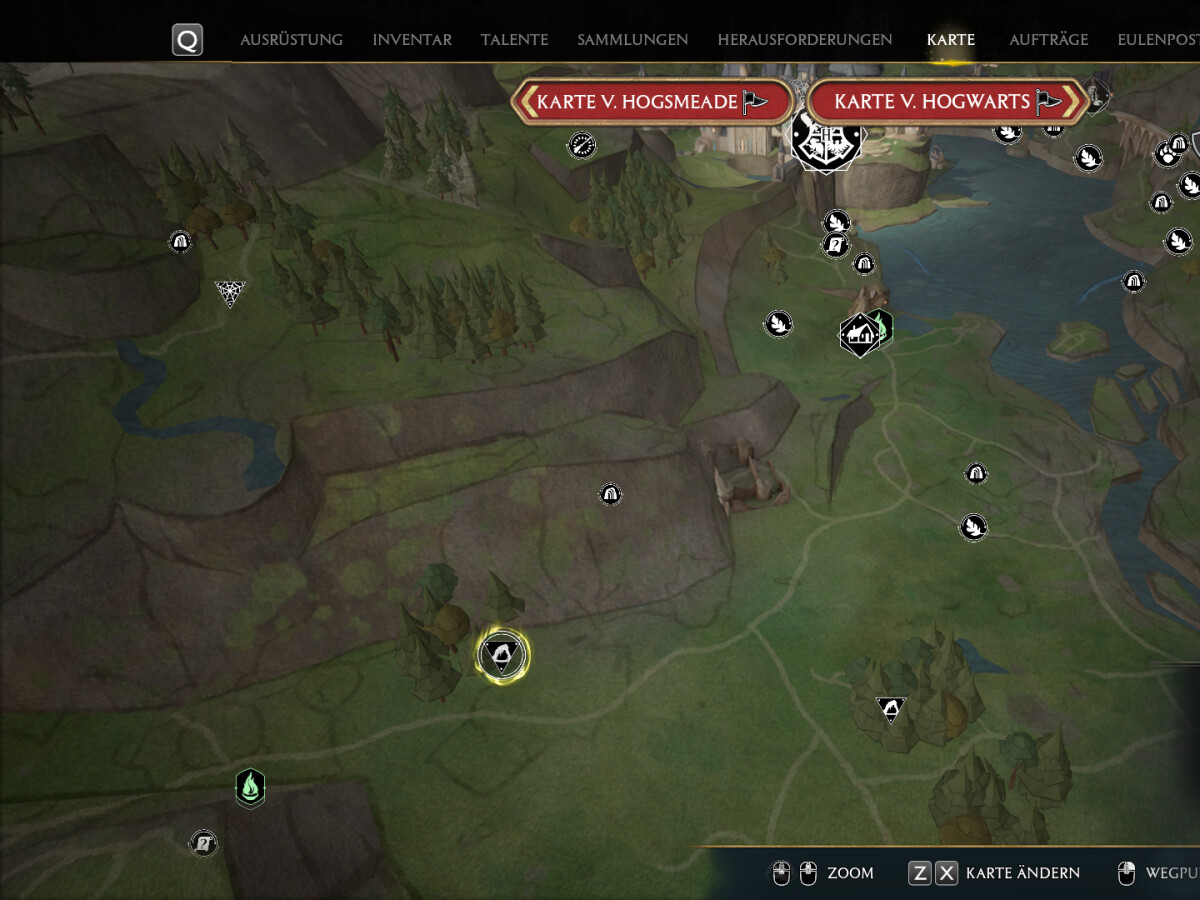Switch to the Karte v. Hogsmeade map

[x=652, y=102]
